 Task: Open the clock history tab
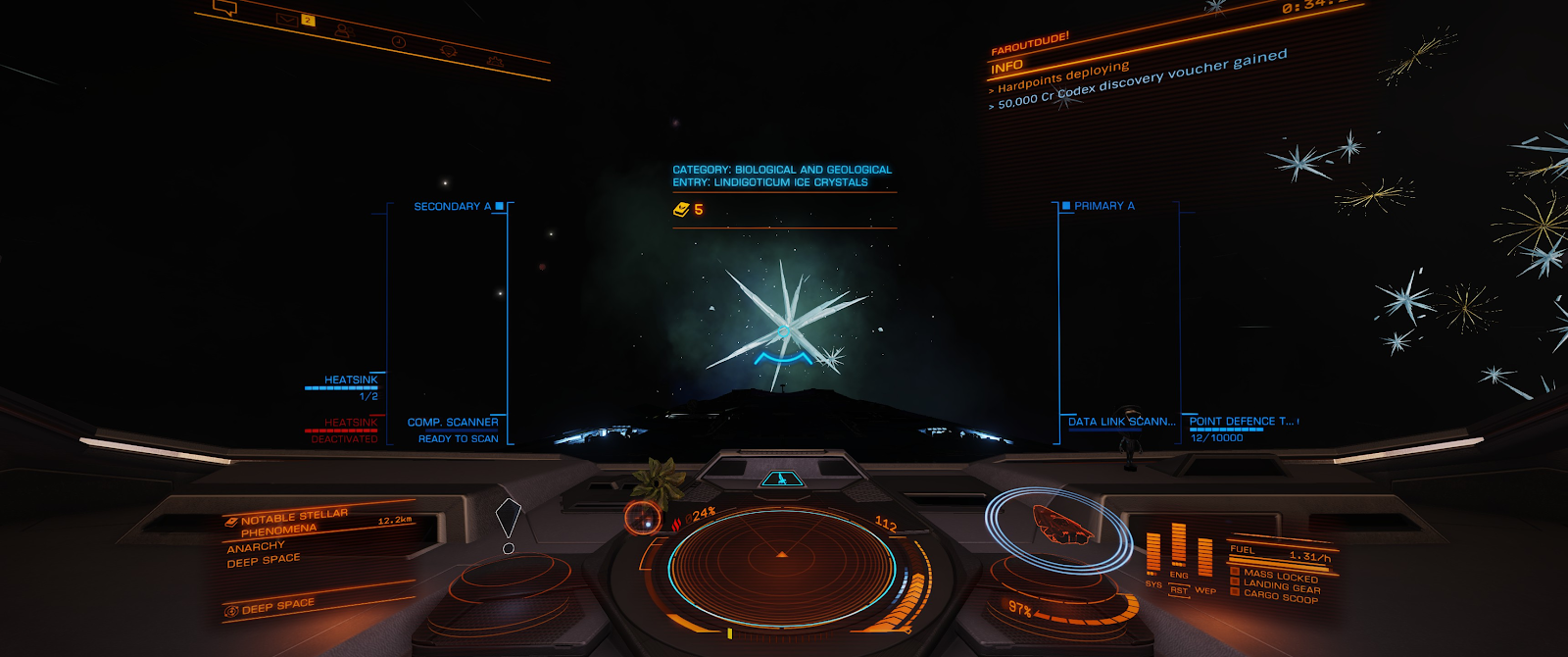point(398,42)
